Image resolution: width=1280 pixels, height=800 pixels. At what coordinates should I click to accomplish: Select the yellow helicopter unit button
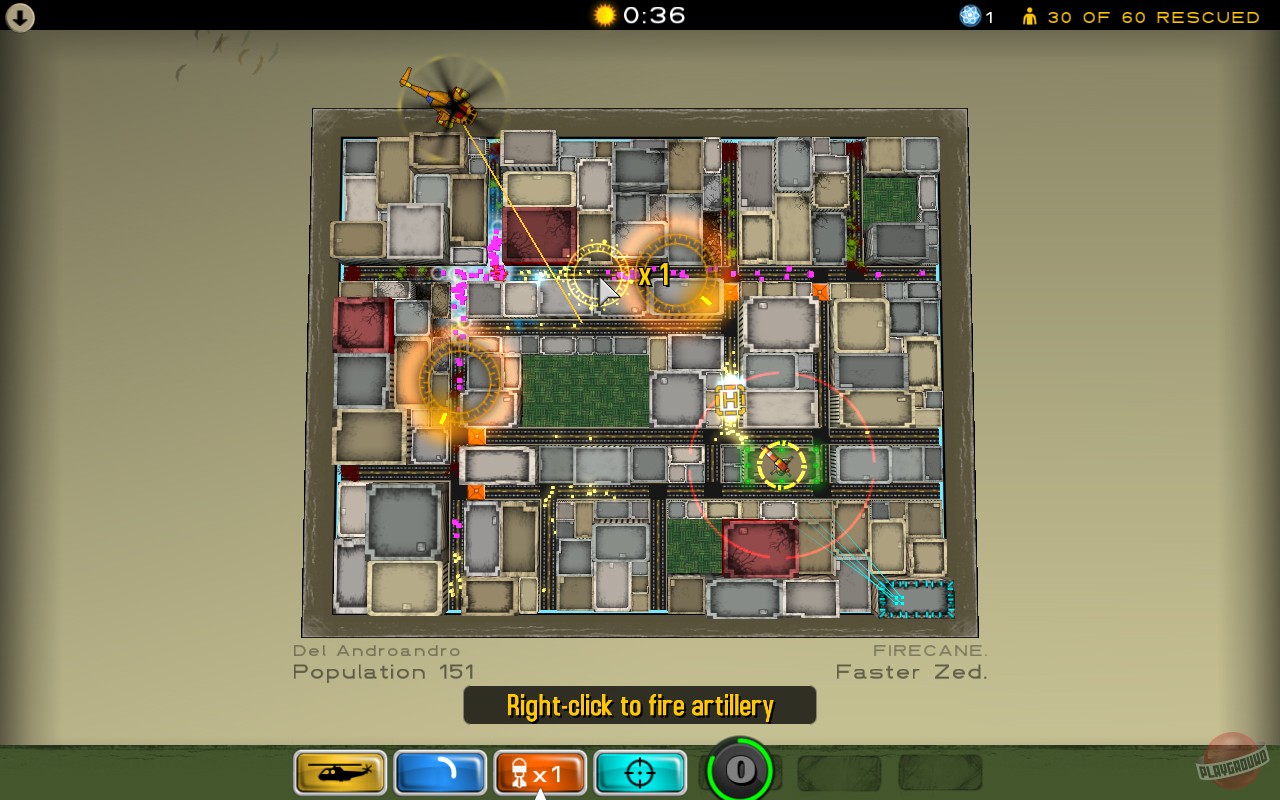point(340,772)
